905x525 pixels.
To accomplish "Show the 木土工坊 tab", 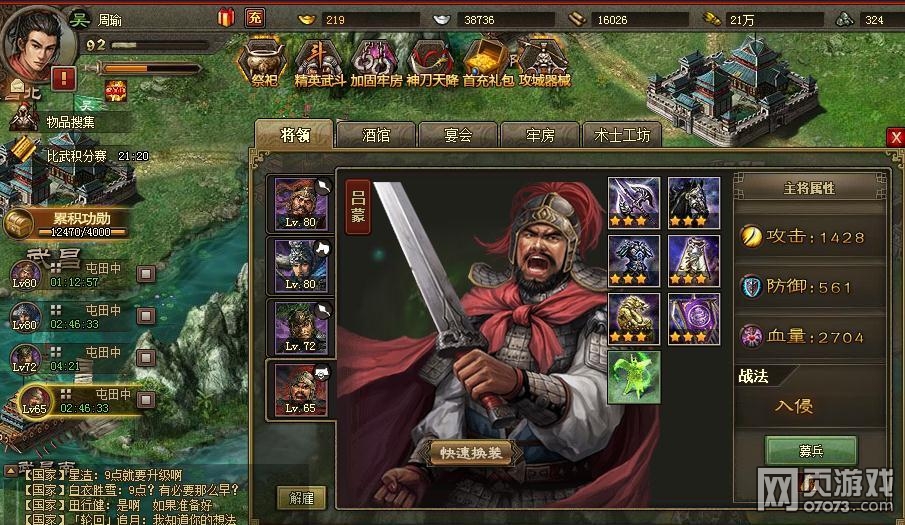I will (x=622, y=135).
